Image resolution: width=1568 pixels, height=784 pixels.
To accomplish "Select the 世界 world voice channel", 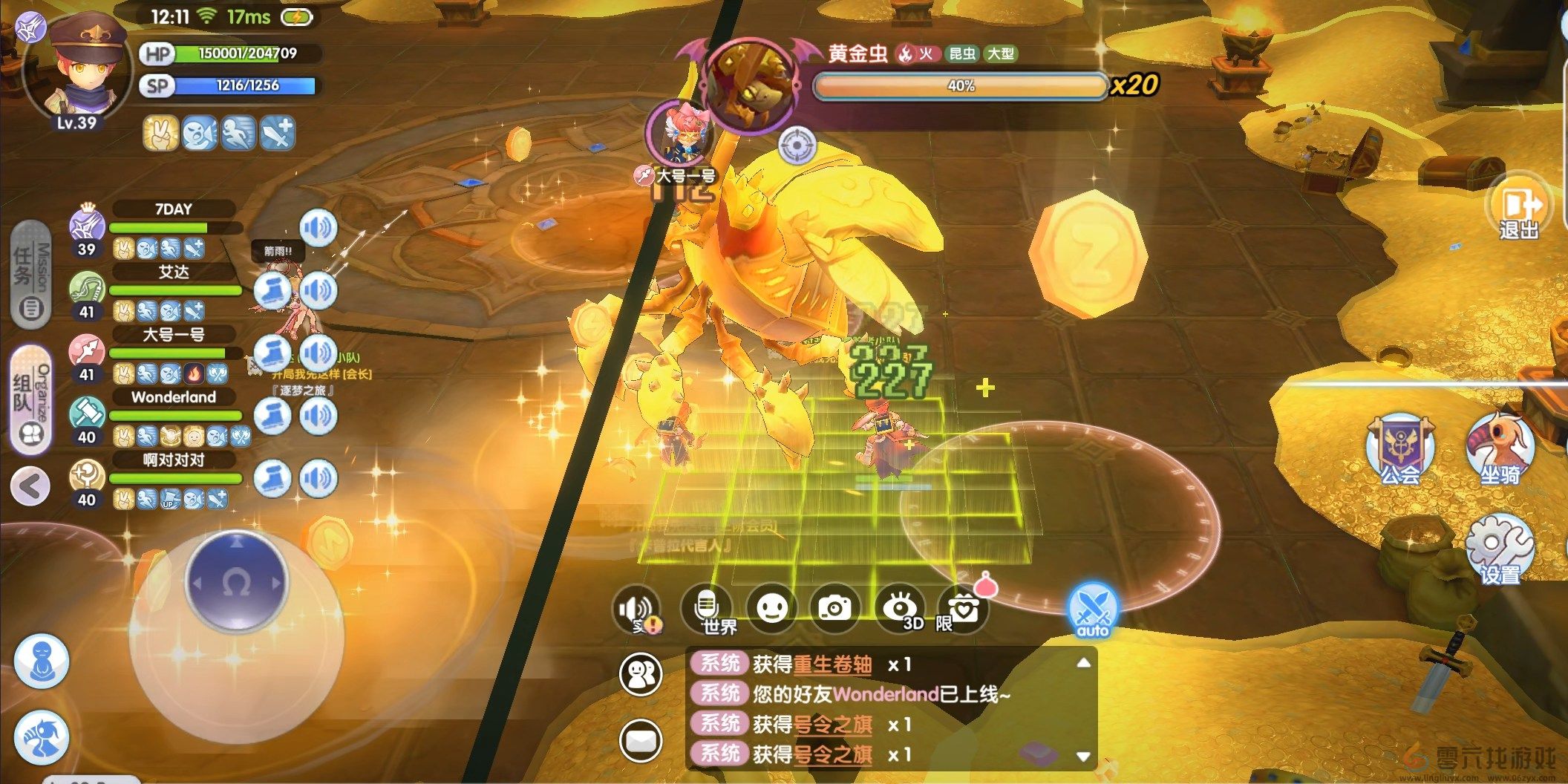I will (708, 610).
